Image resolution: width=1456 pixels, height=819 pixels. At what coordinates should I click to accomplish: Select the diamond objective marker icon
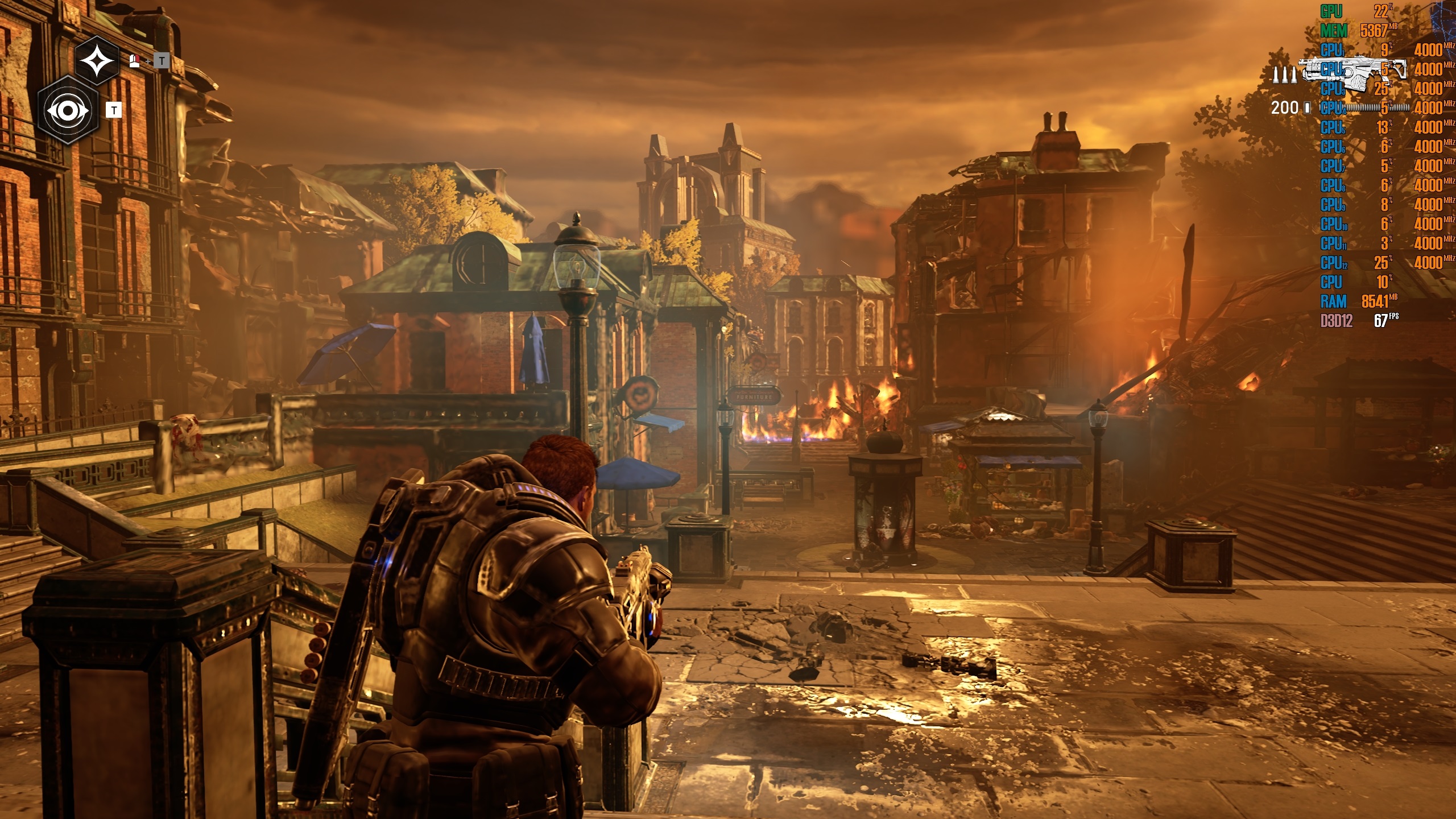97,60
